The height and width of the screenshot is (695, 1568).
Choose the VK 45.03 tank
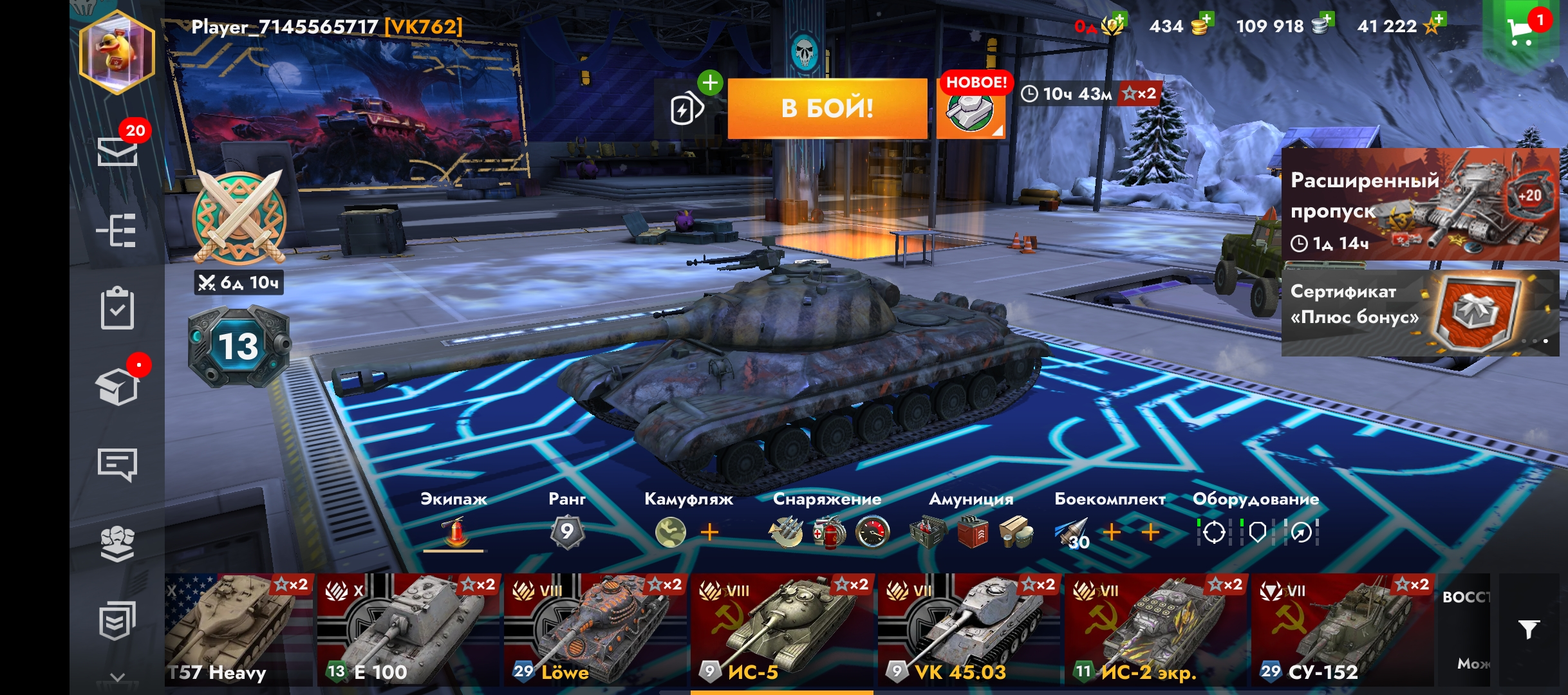tap(968, 629)
